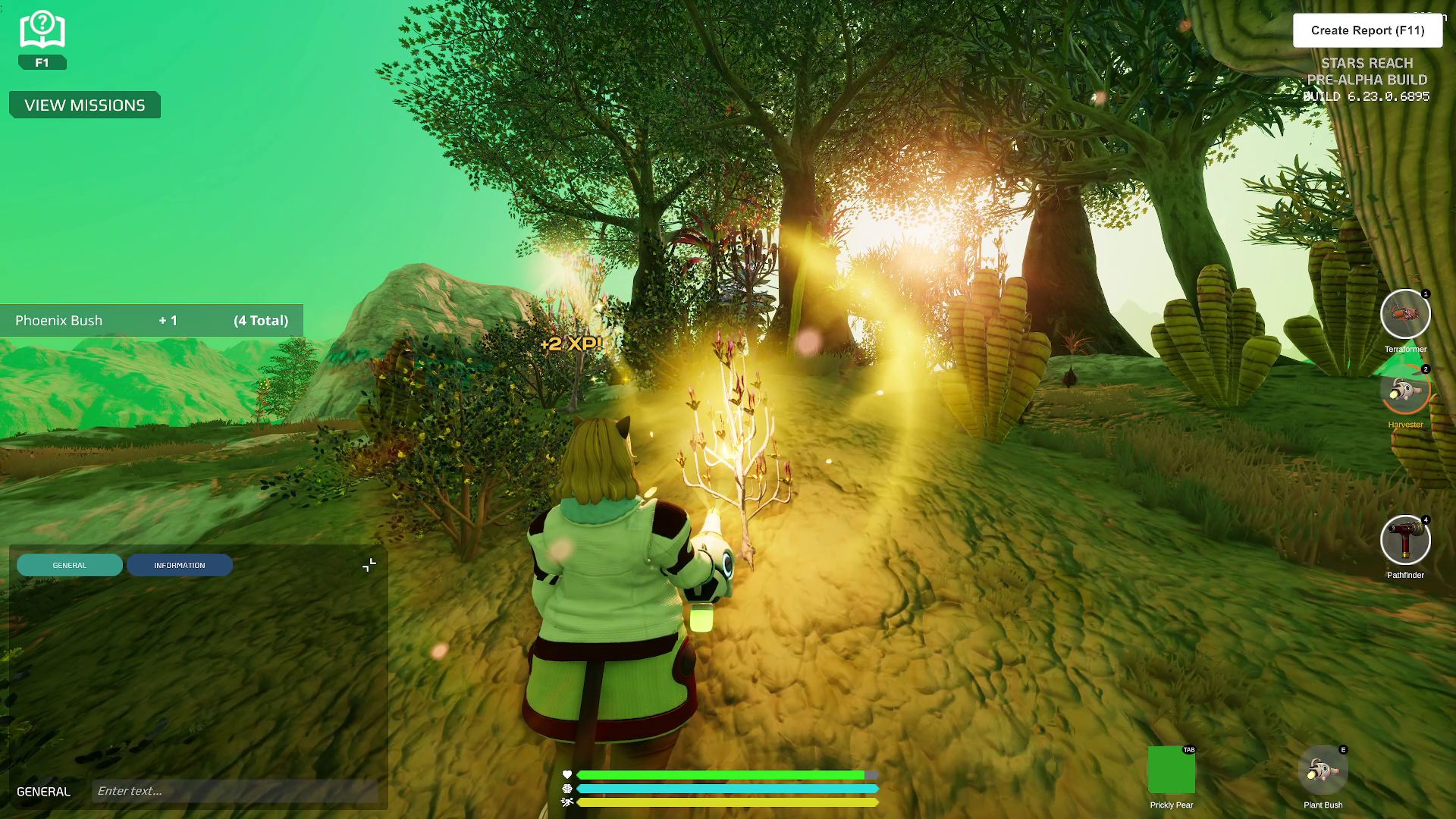The height and width of the screenshot is (819, 1456).
Task: Open the GENERAL channel selector
Action: click(x=43, y=791)
